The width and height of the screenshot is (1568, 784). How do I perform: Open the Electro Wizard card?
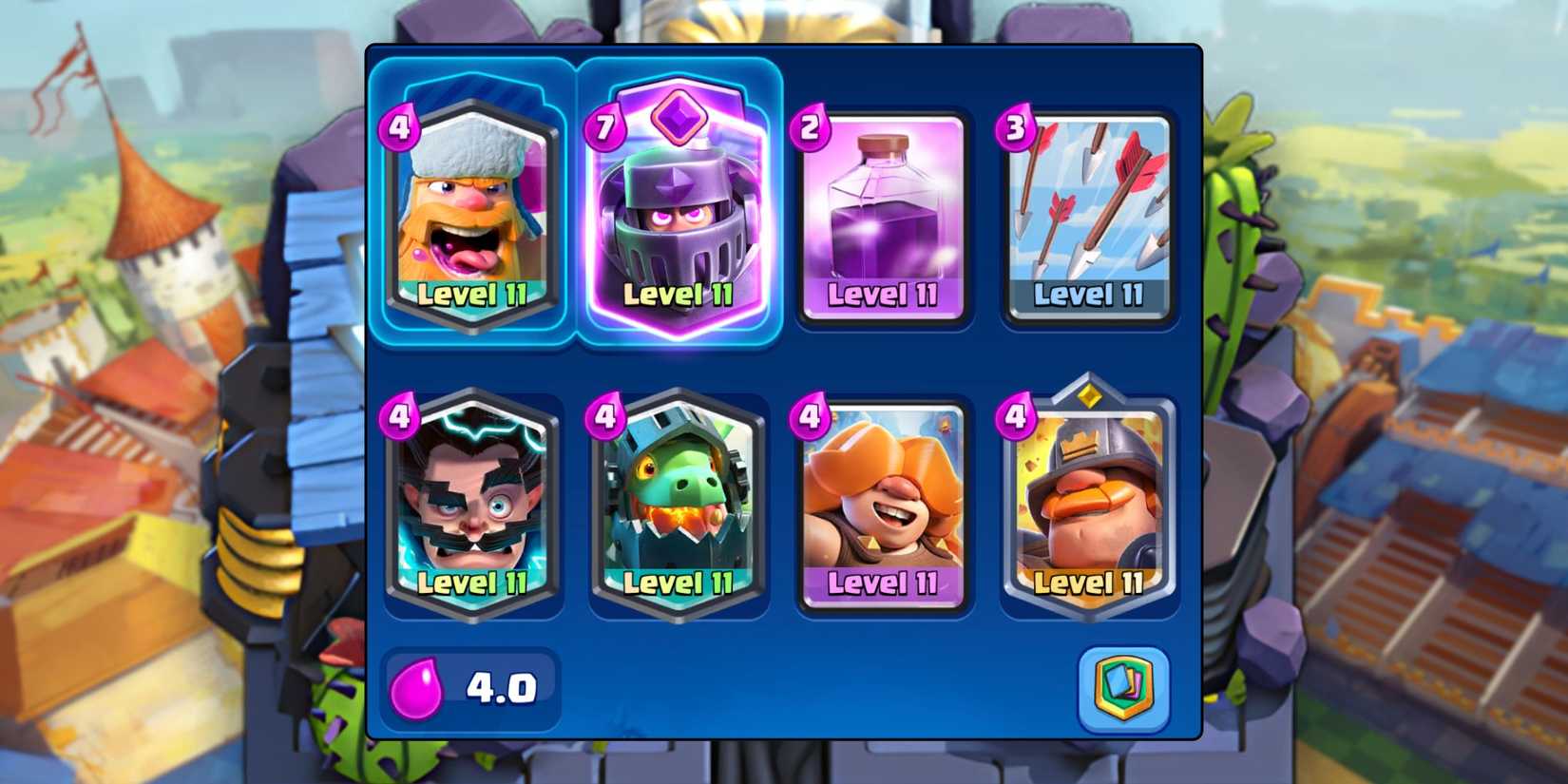coord(472,499)
